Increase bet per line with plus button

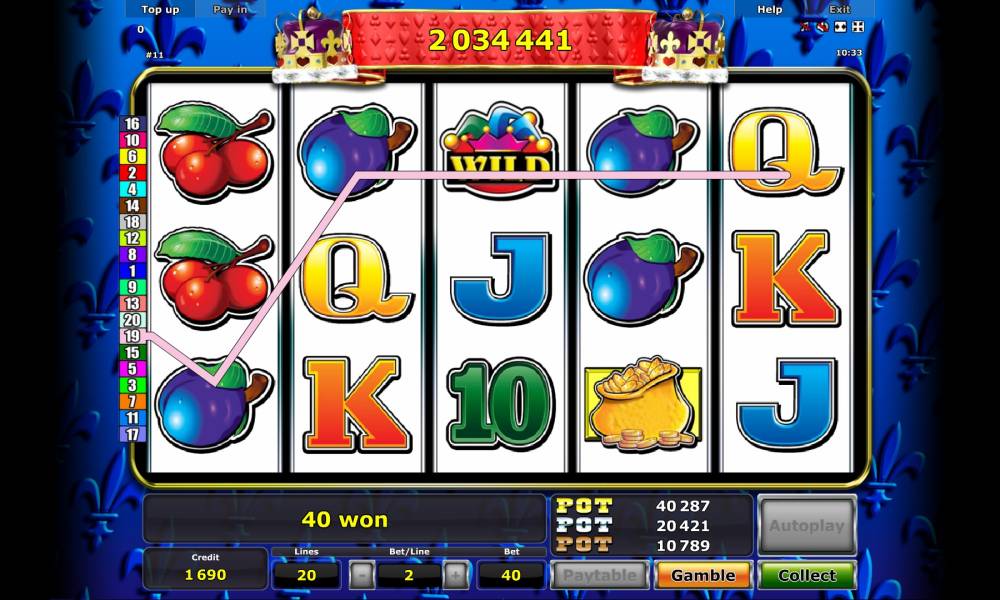[x=455, y=575]
